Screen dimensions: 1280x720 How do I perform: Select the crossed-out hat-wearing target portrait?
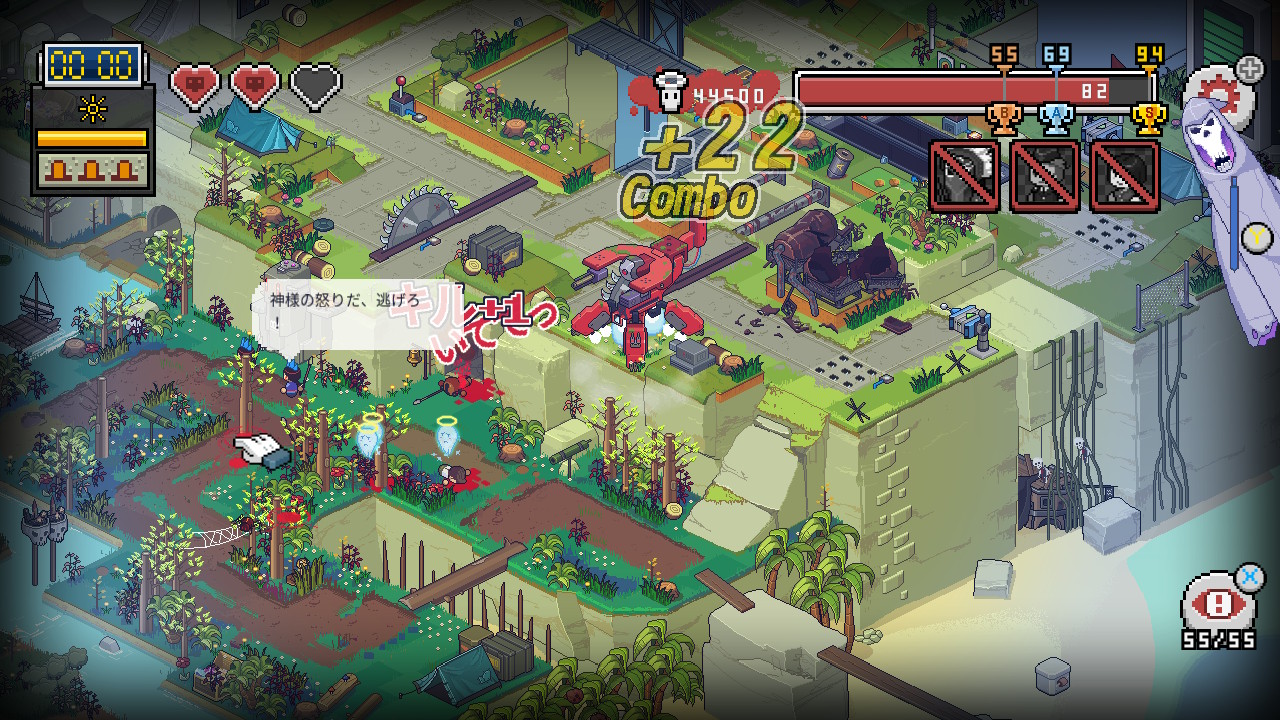tap(1044, 176)
